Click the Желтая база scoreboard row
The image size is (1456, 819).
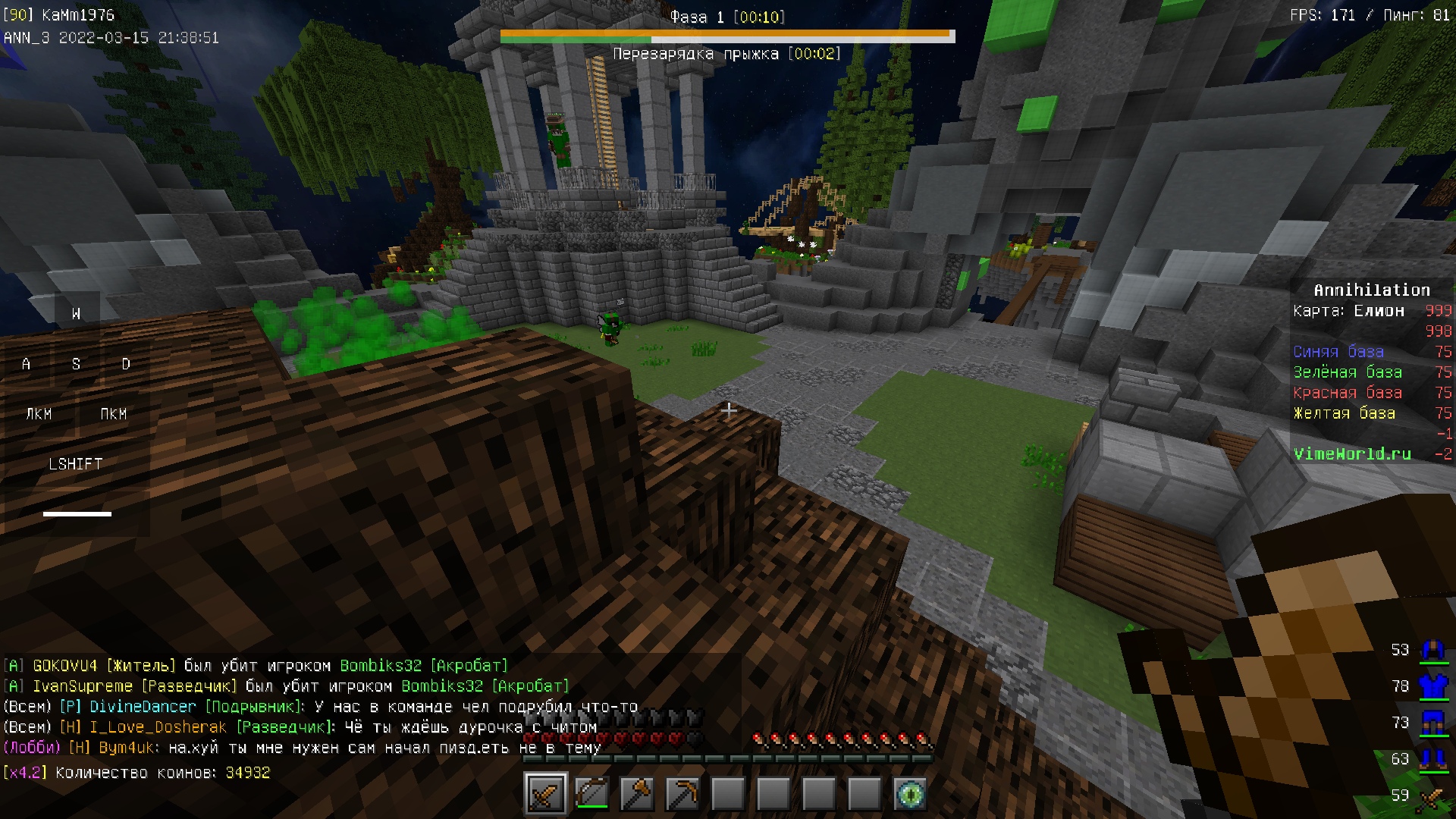click(1344, 413)
